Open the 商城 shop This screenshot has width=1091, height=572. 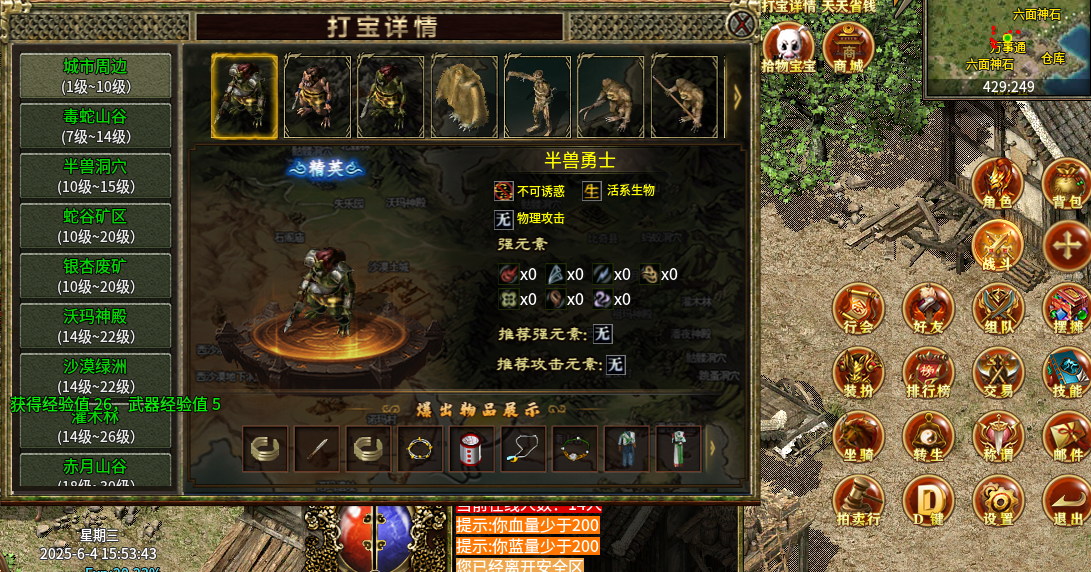[848, 48]
